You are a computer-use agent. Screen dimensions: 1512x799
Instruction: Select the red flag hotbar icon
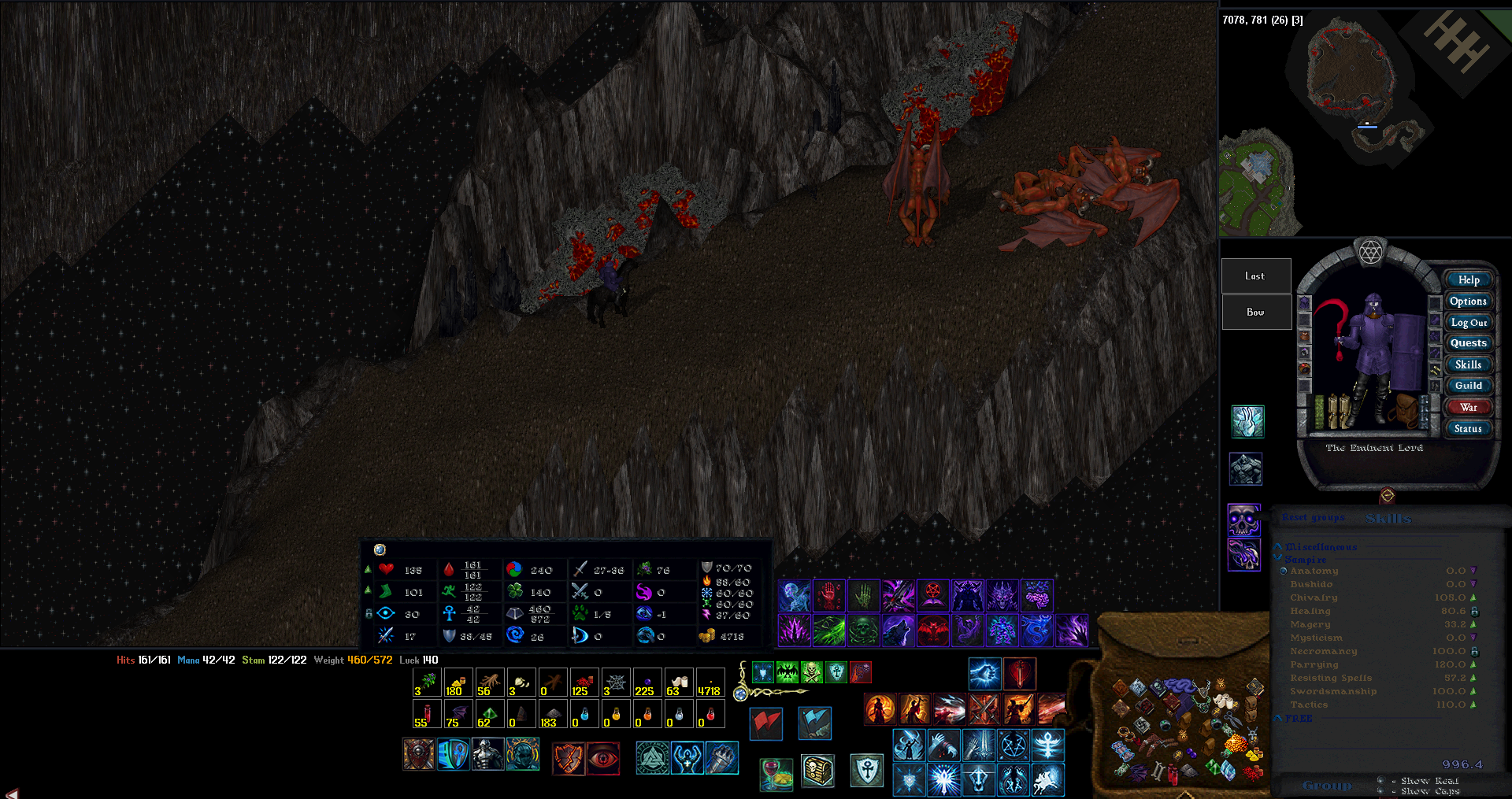[x=765, y=724]
